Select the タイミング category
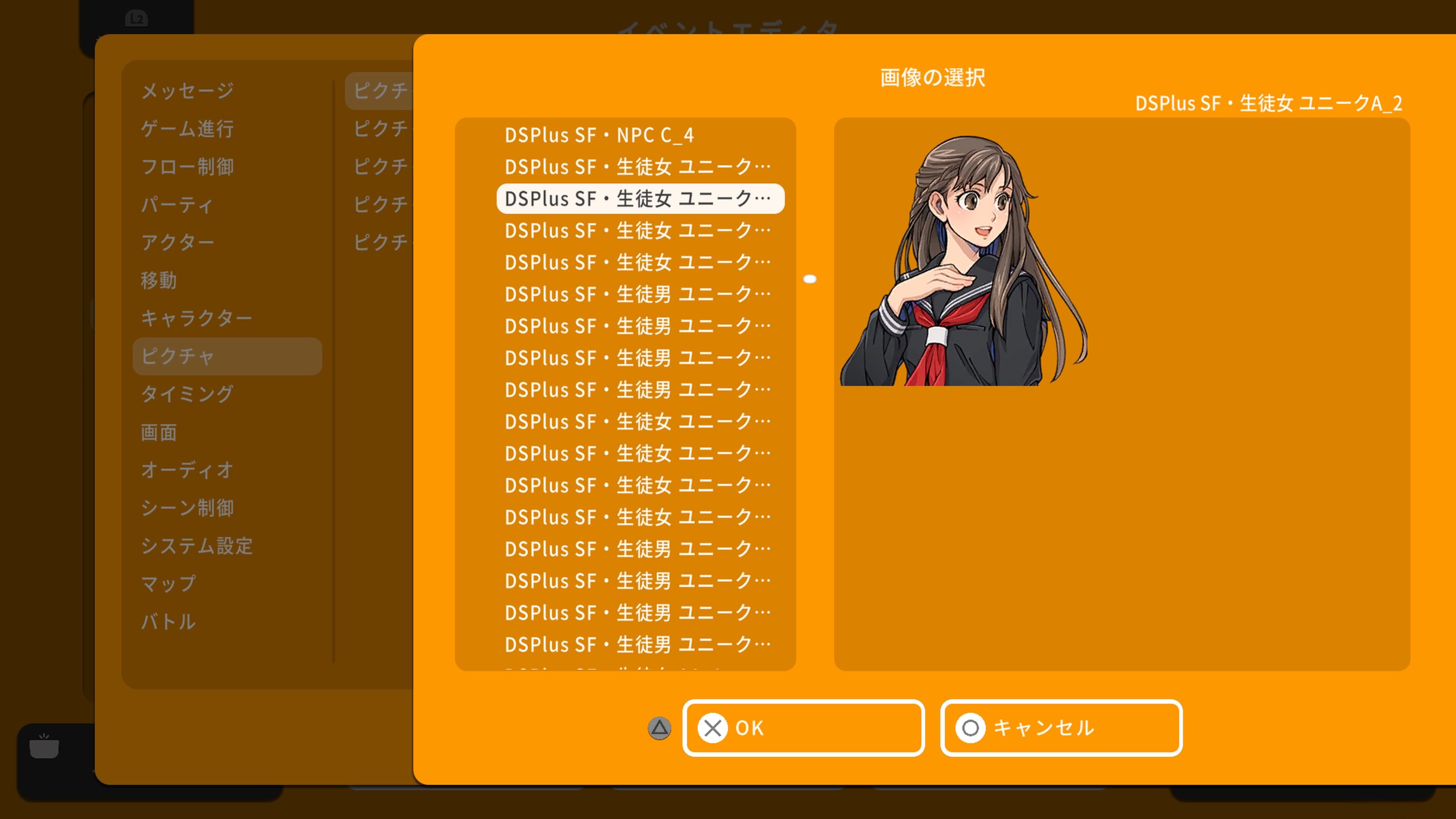Viewport: 1456px width, 819px height. [x=187, y=394]
